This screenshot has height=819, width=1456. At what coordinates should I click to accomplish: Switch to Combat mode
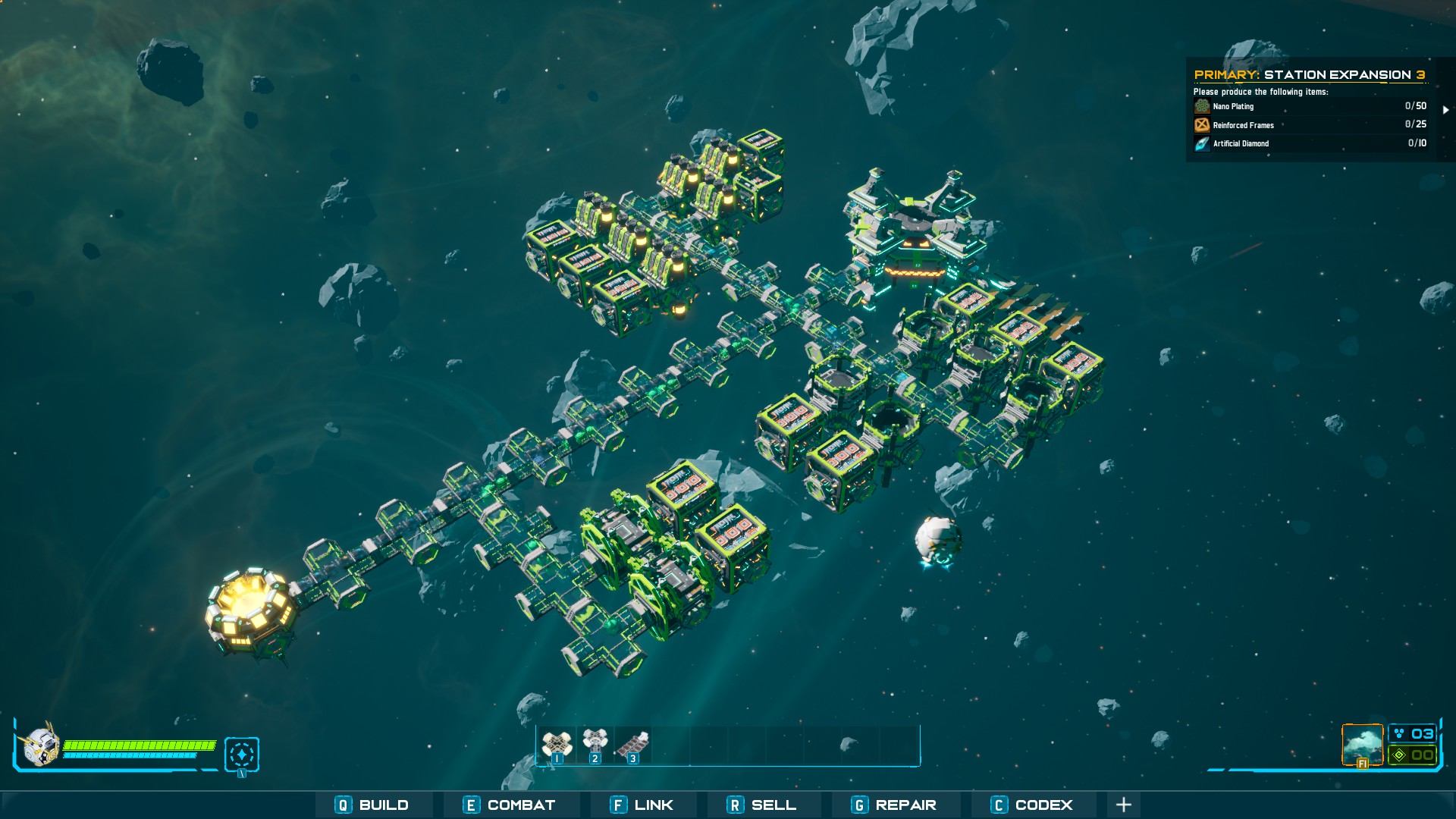click(x=510, y=805)
